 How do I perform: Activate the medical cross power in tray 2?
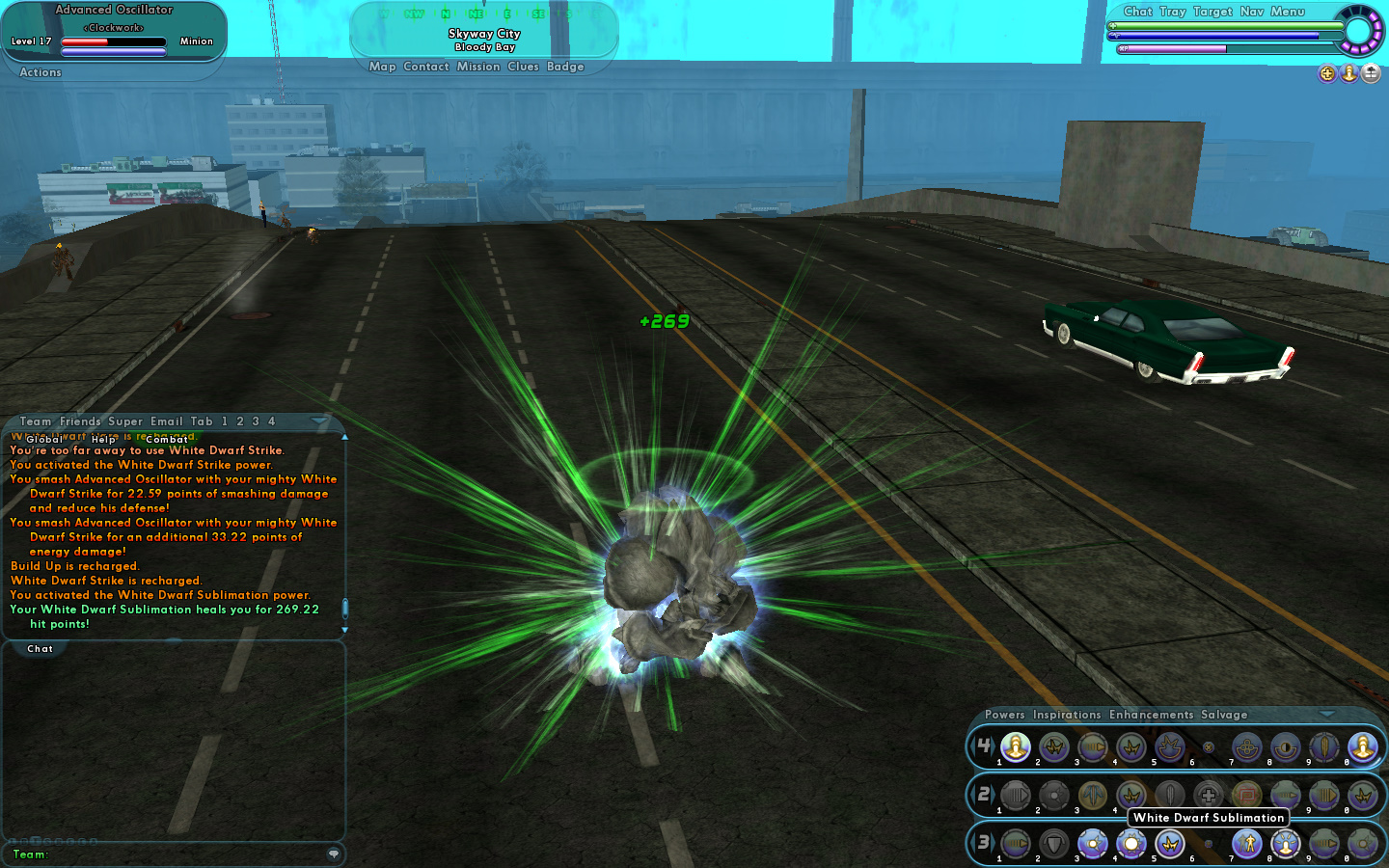(x=1208, y=796)
